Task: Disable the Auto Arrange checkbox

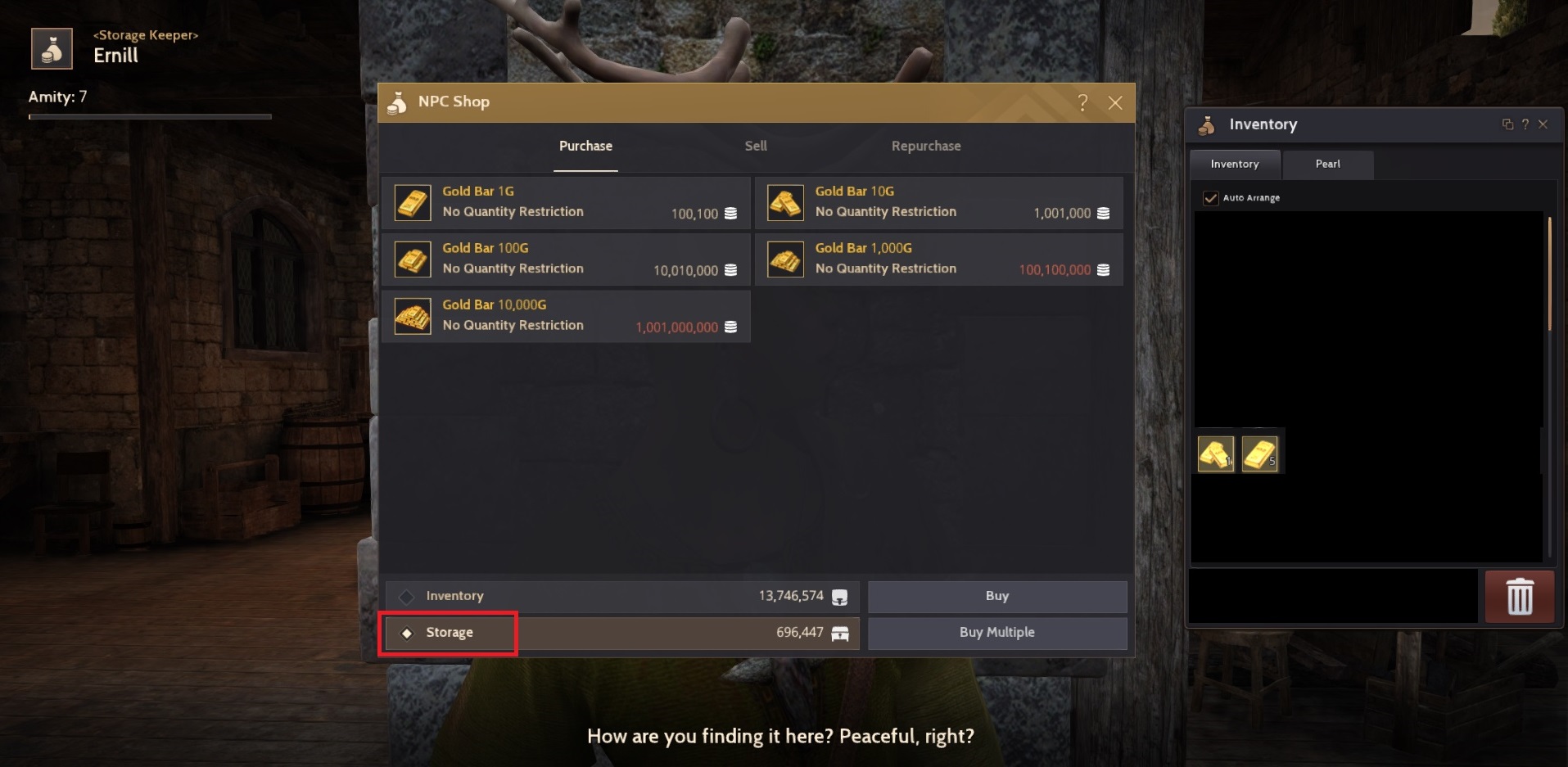Action: click(x=1209, y=197)
